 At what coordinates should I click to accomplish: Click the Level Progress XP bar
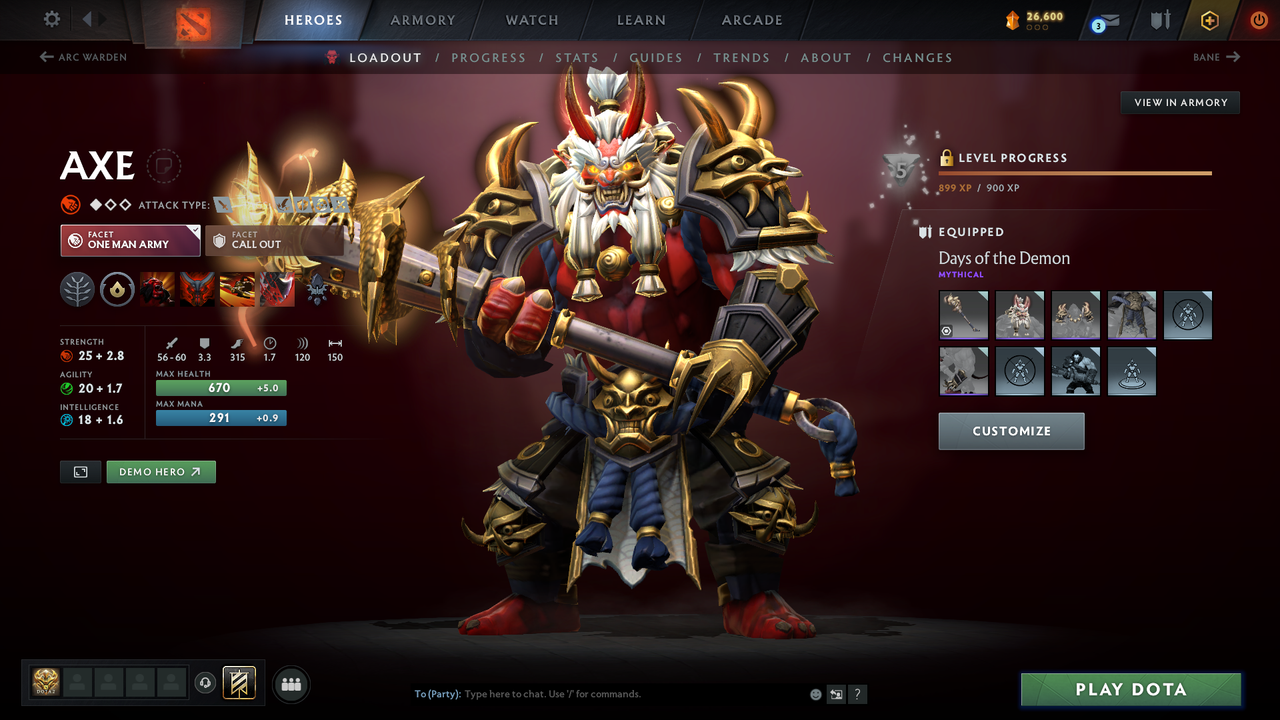click(1075, 173)
